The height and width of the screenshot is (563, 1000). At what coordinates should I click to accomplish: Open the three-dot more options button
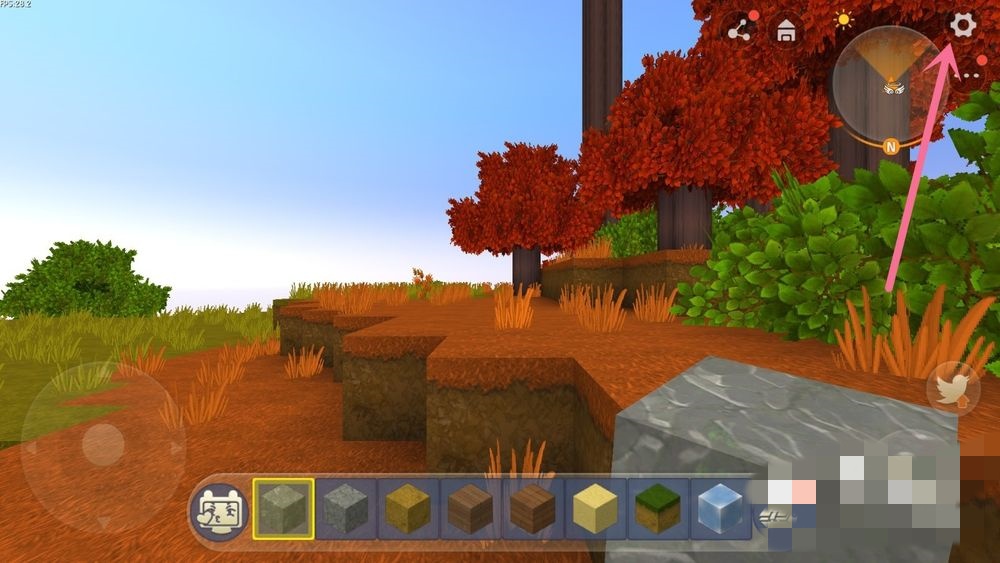coord(970,74)
